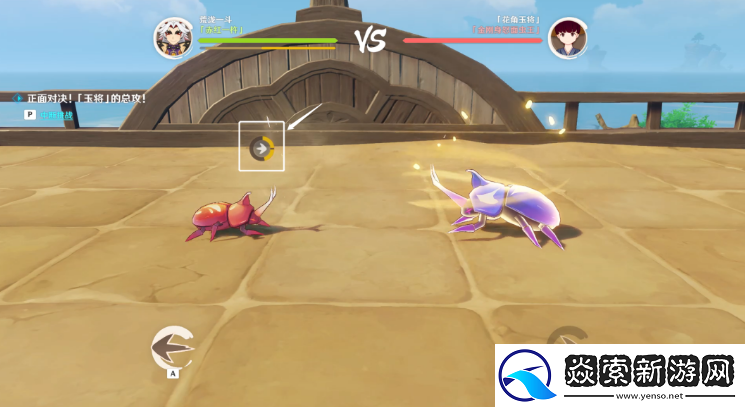Open the 炎索新游网 watermark logo
745x407 pixels.
pyautogui.click(x=619, y=375)
